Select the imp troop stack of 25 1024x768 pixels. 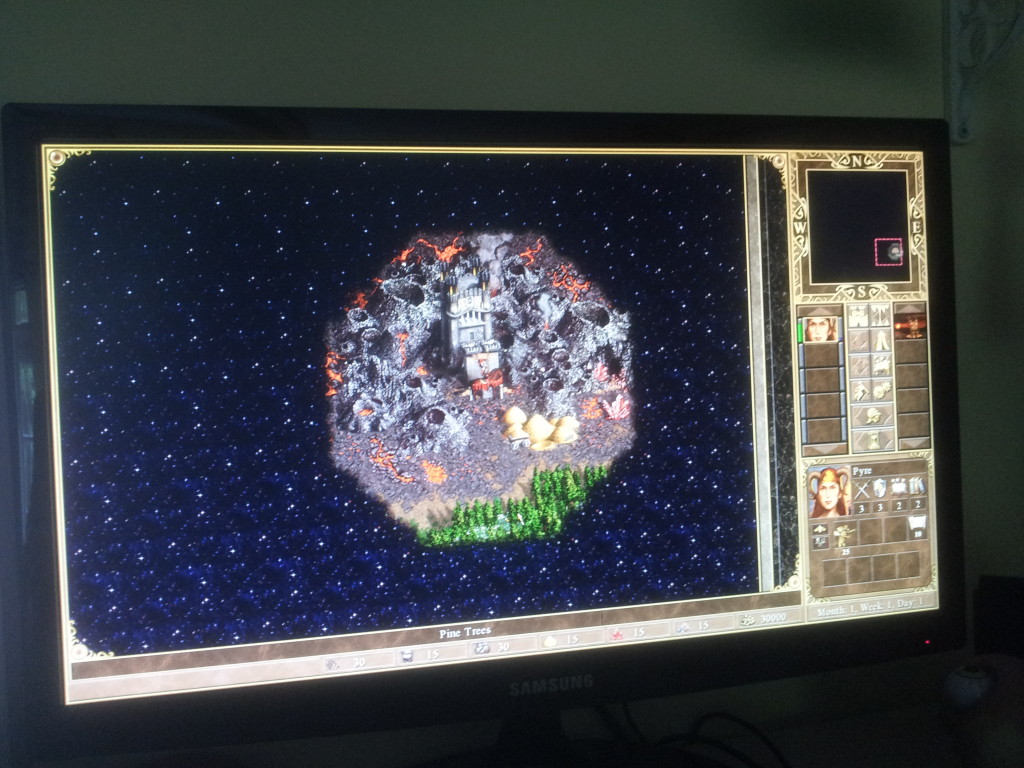[843, 535]
